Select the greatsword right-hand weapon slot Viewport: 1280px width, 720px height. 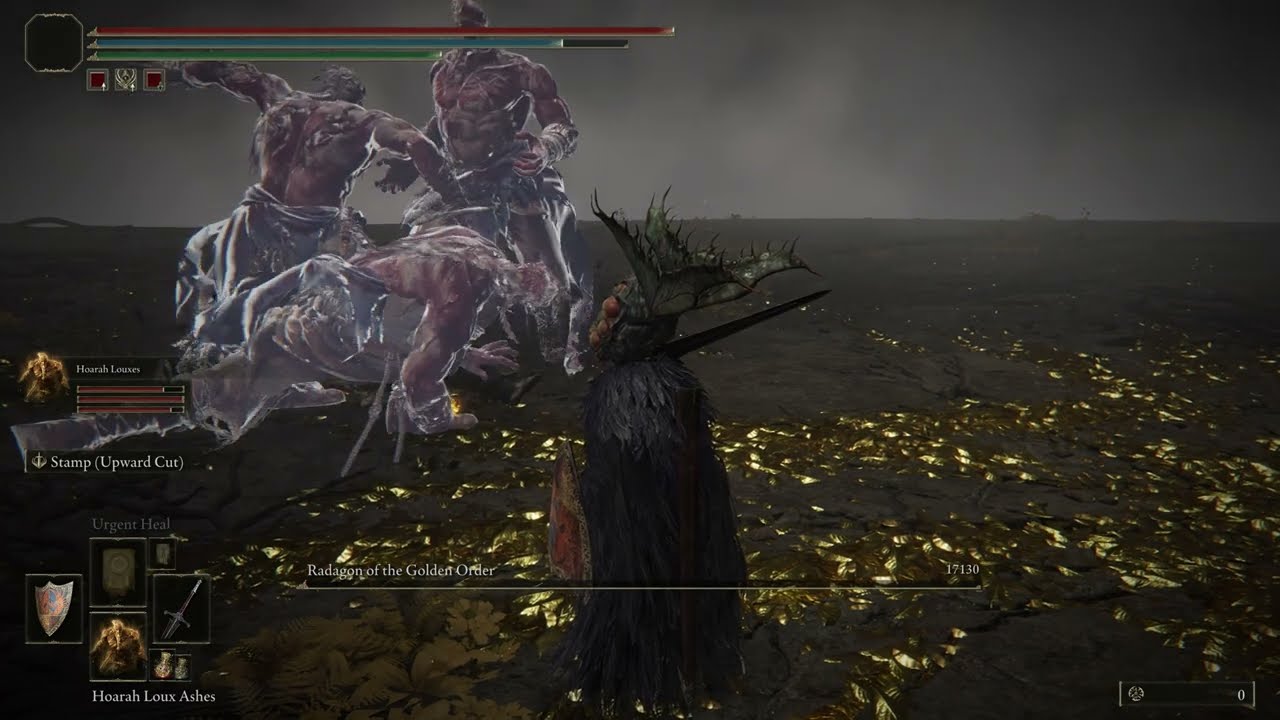click(x=181, y=608)
